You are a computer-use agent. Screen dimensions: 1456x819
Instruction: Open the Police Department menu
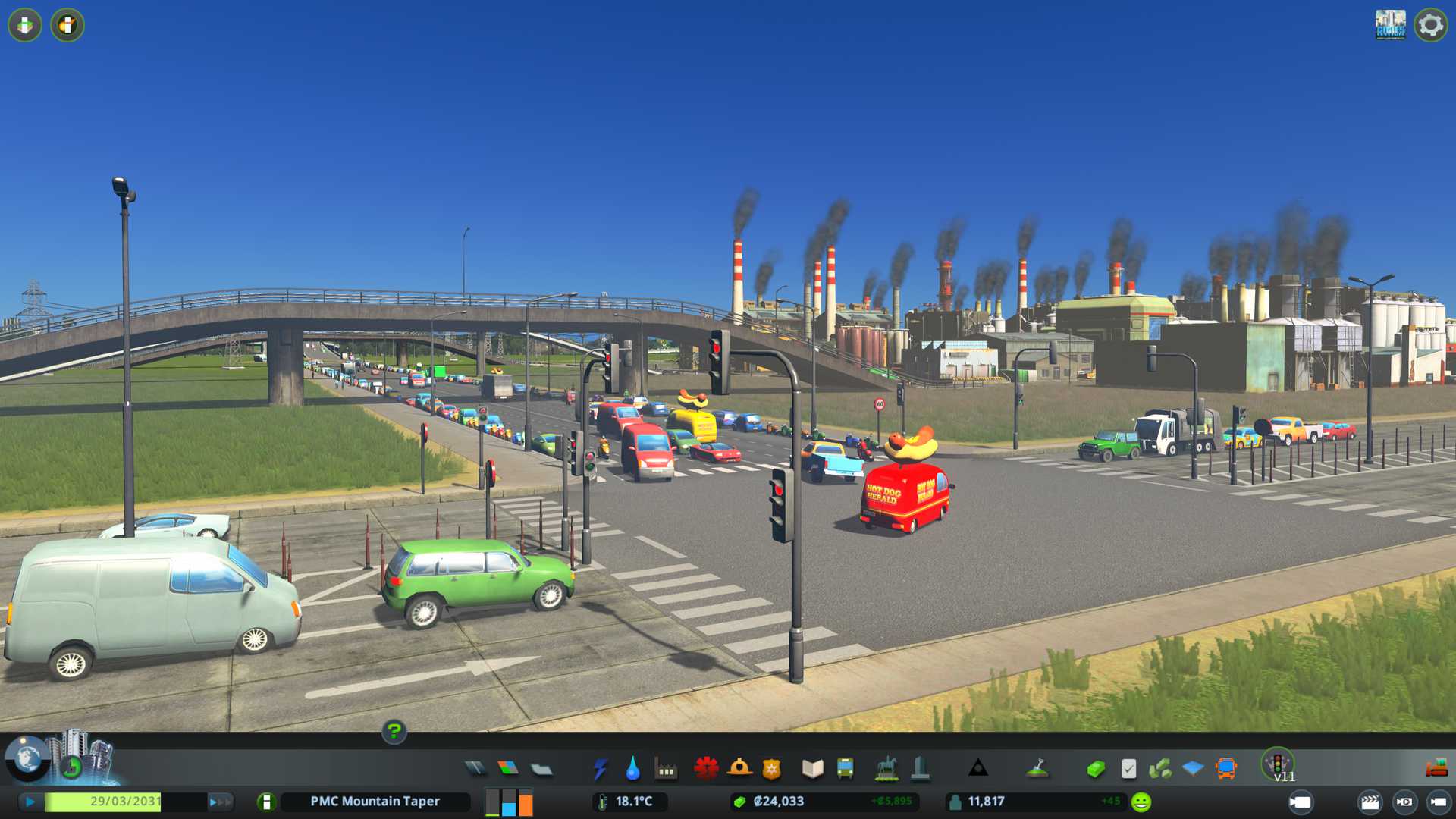click(x=772, y=769)
